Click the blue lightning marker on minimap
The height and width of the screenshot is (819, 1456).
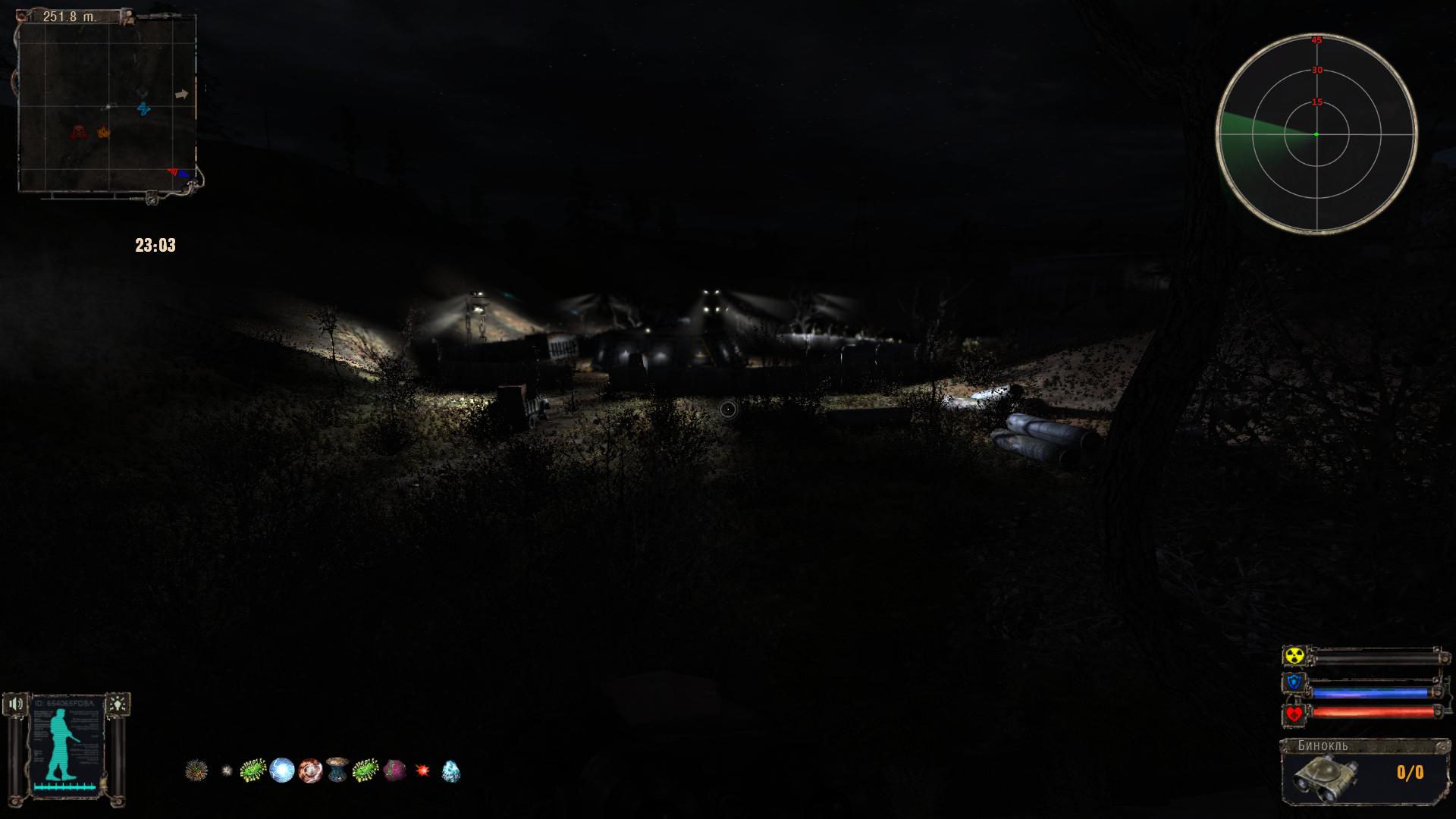pos(144,109)
